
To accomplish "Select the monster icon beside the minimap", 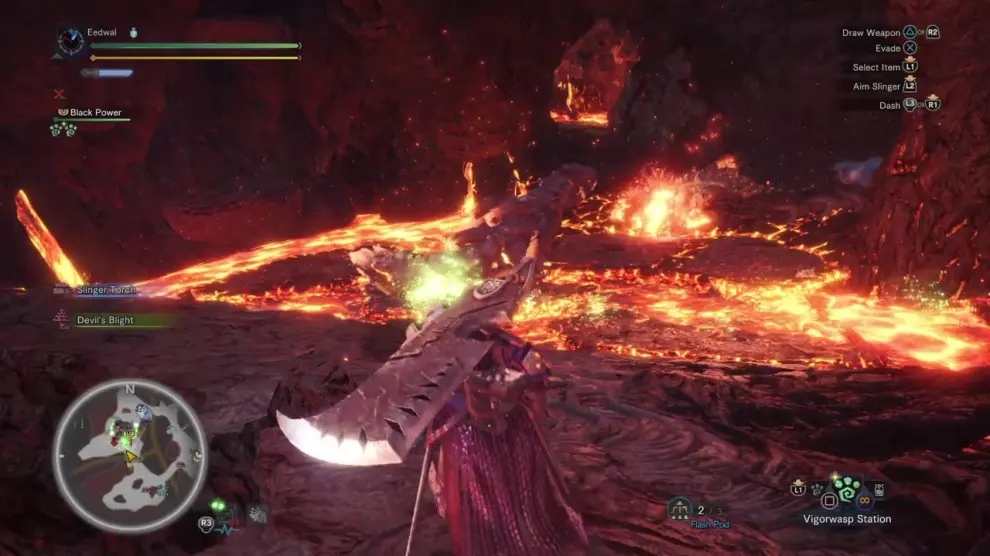I will pyautogui.click(x=257, y=513).
